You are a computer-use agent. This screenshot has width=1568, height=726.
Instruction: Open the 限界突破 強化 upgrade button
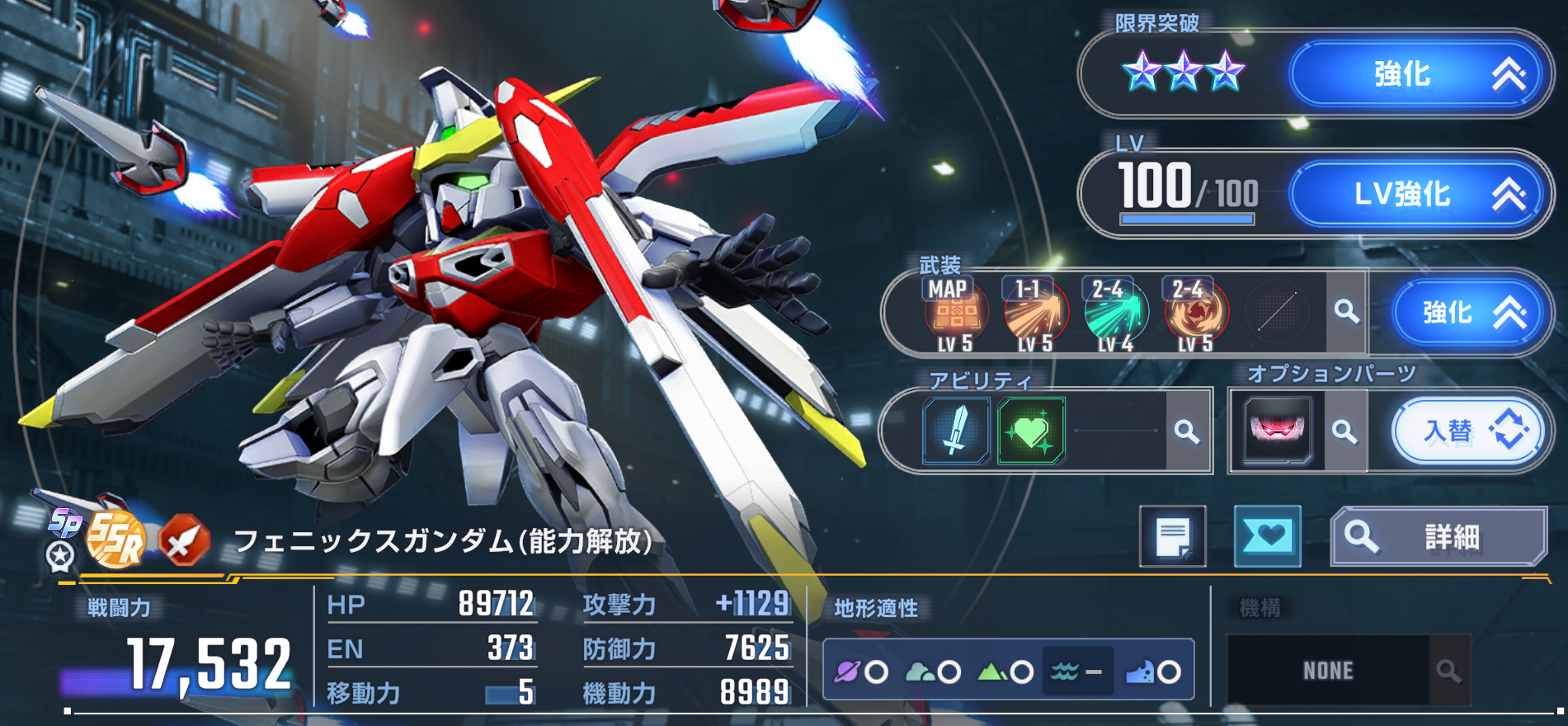pyautogui.click(x=1414, y=74)
